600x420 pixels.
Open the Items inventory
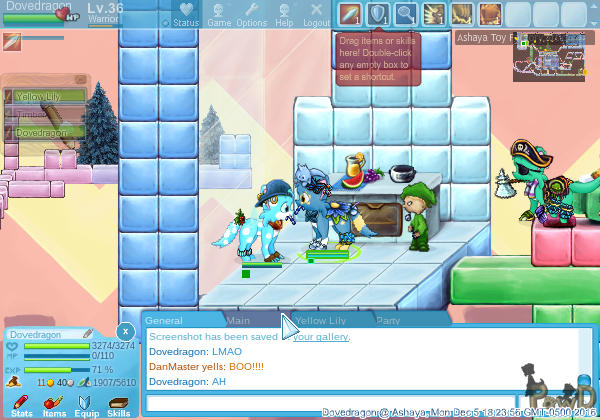54,405
